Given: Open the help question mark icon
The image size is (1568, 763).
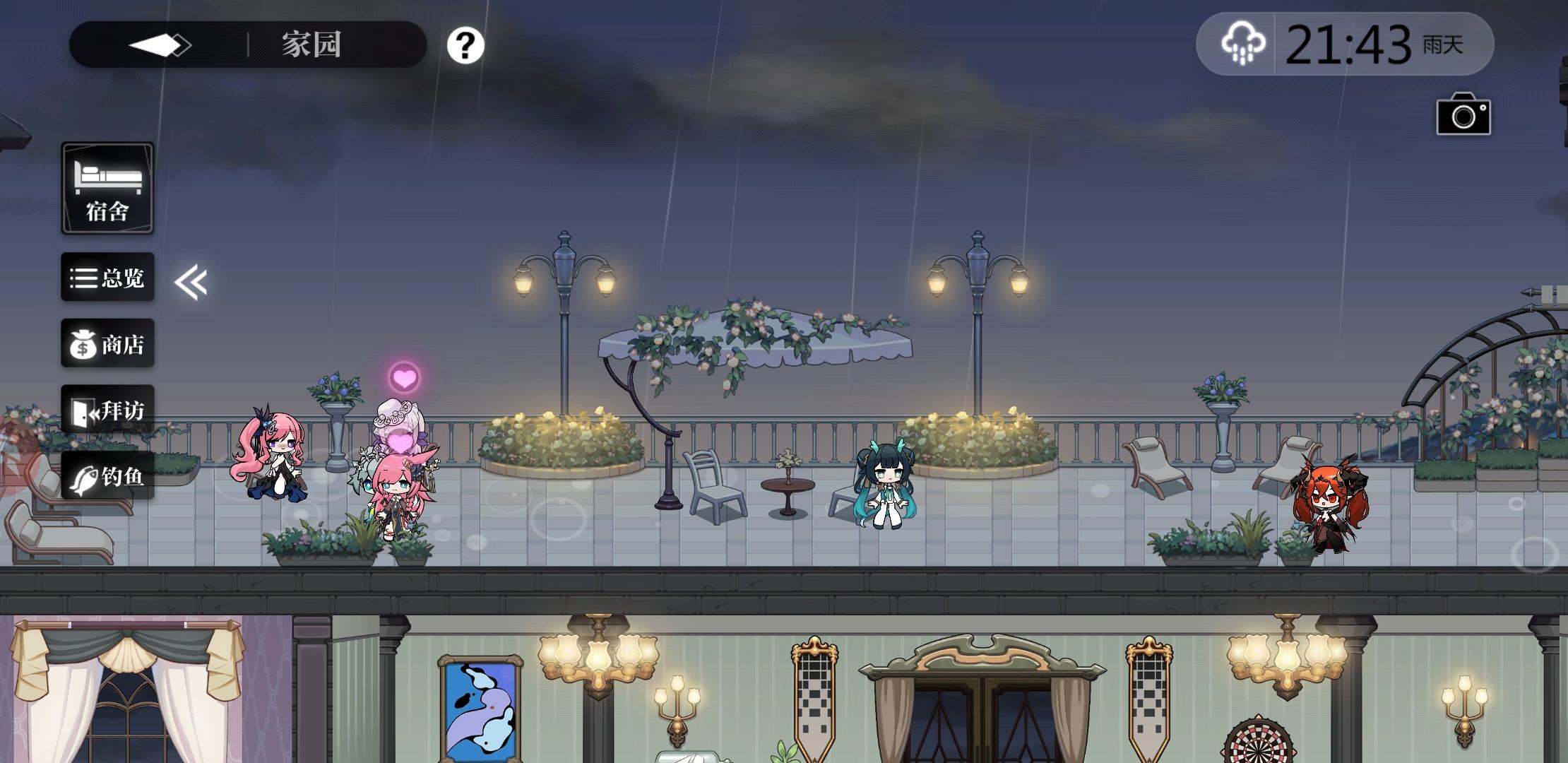Looking at the screenshot, I should click(465, 46).
